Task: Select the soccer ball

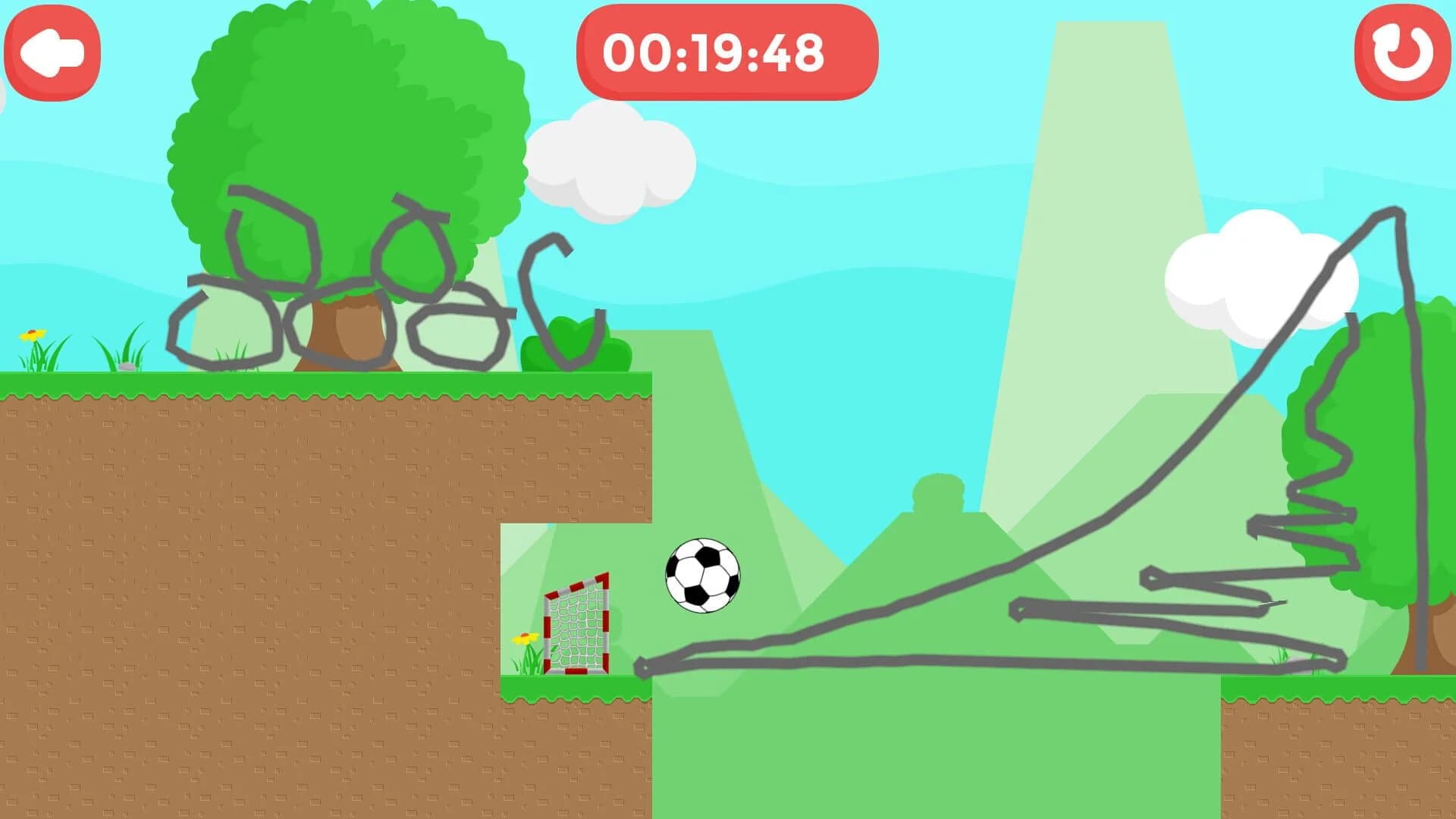Action: [x=701, y=574]
